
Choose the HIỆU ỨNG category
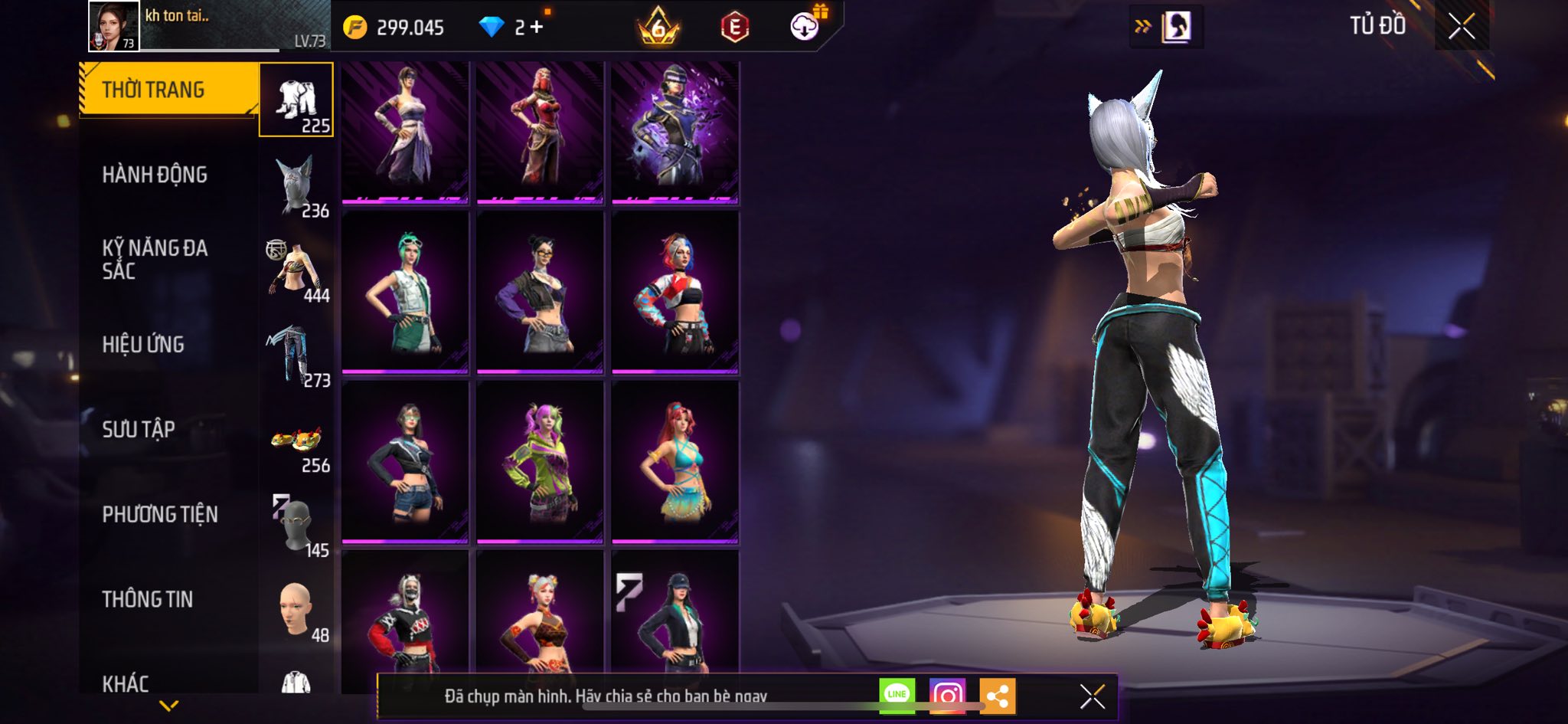(143, 344)
